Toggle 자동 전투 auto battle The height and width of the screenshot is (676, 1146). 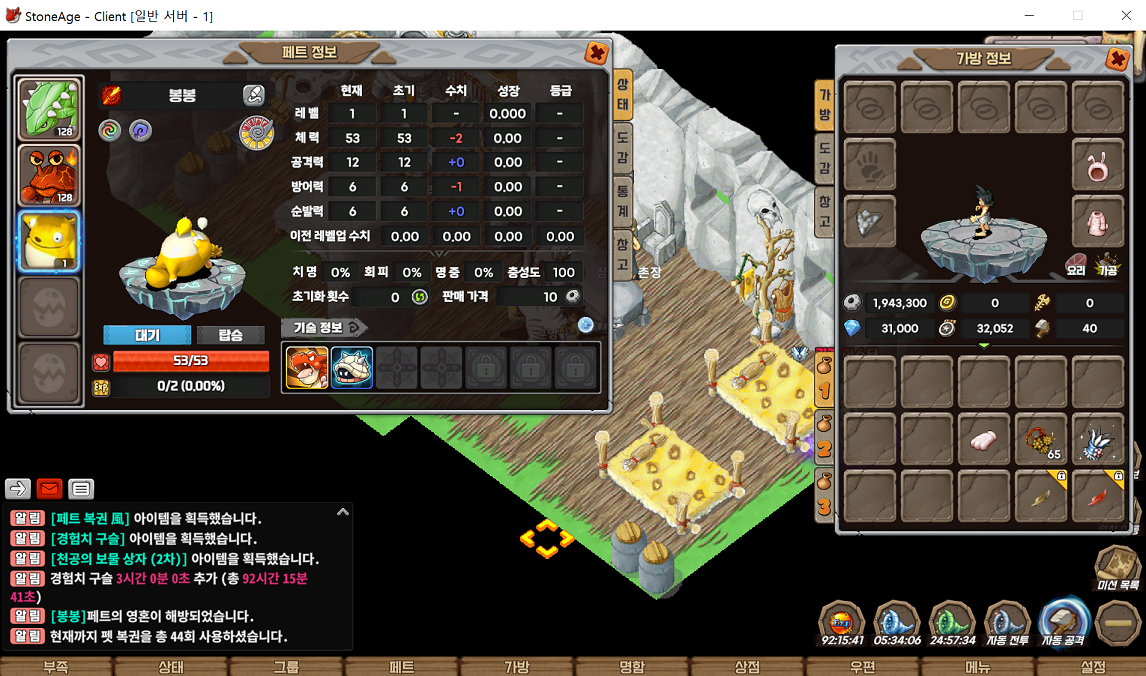[x=1007, y=624]
